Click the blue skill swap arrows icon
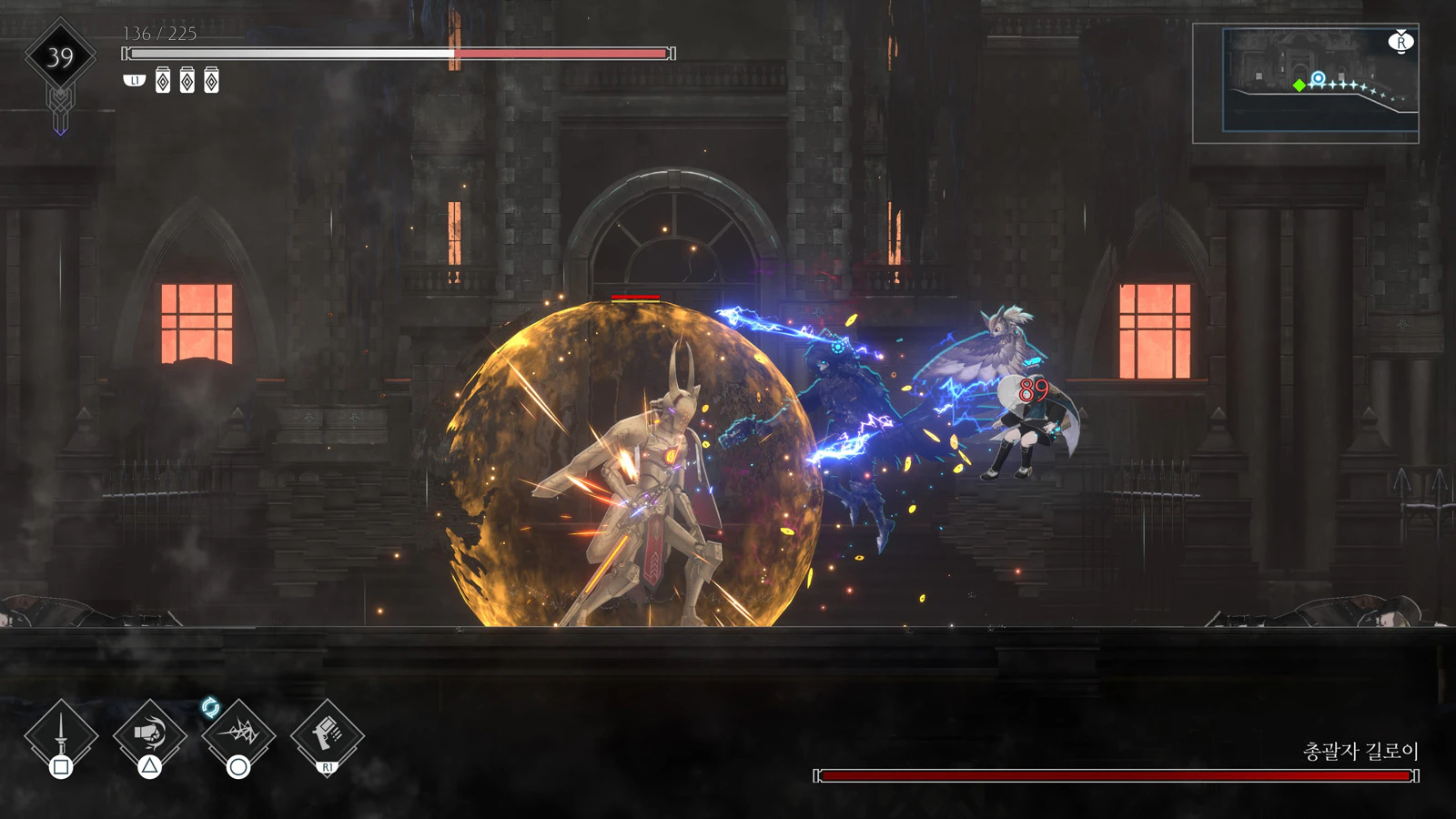1456x819 pixels. 210,707
